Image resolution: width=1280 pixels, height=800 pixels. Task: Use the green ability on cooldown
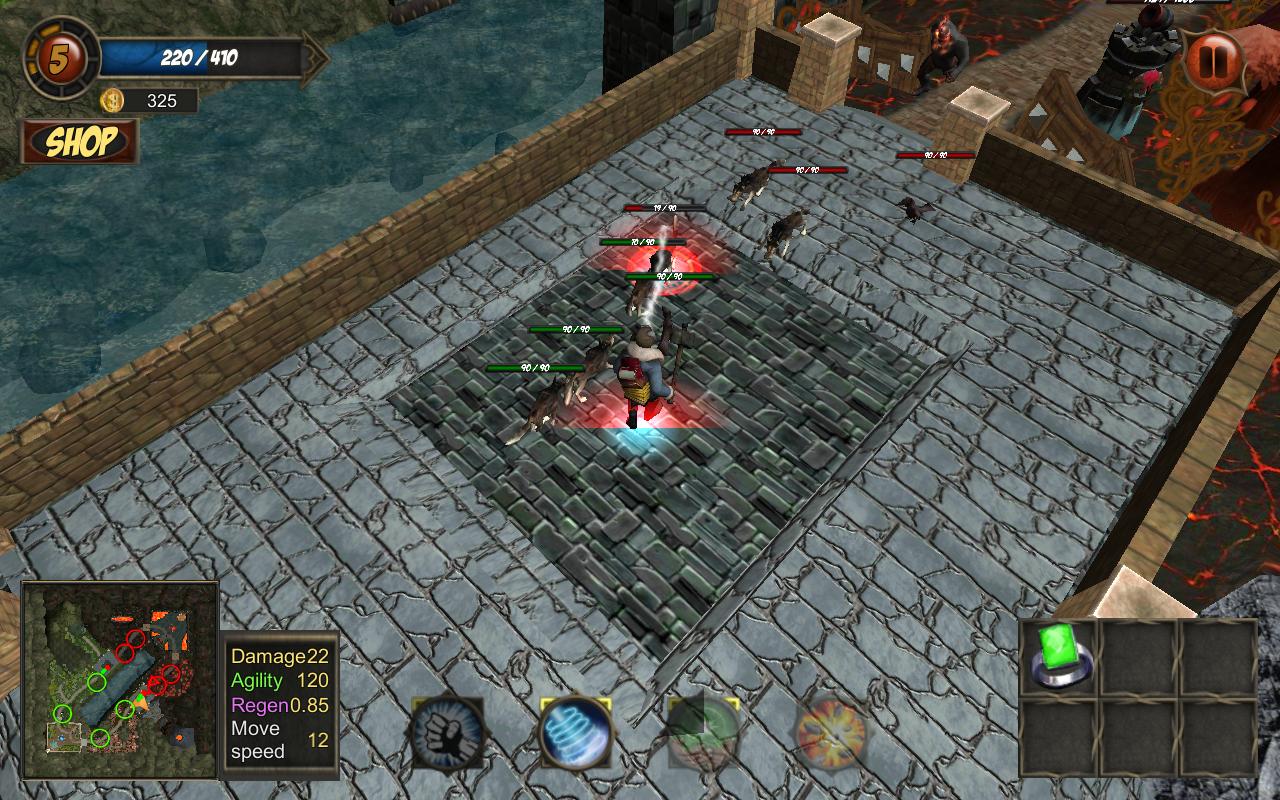tap(703, 734)
